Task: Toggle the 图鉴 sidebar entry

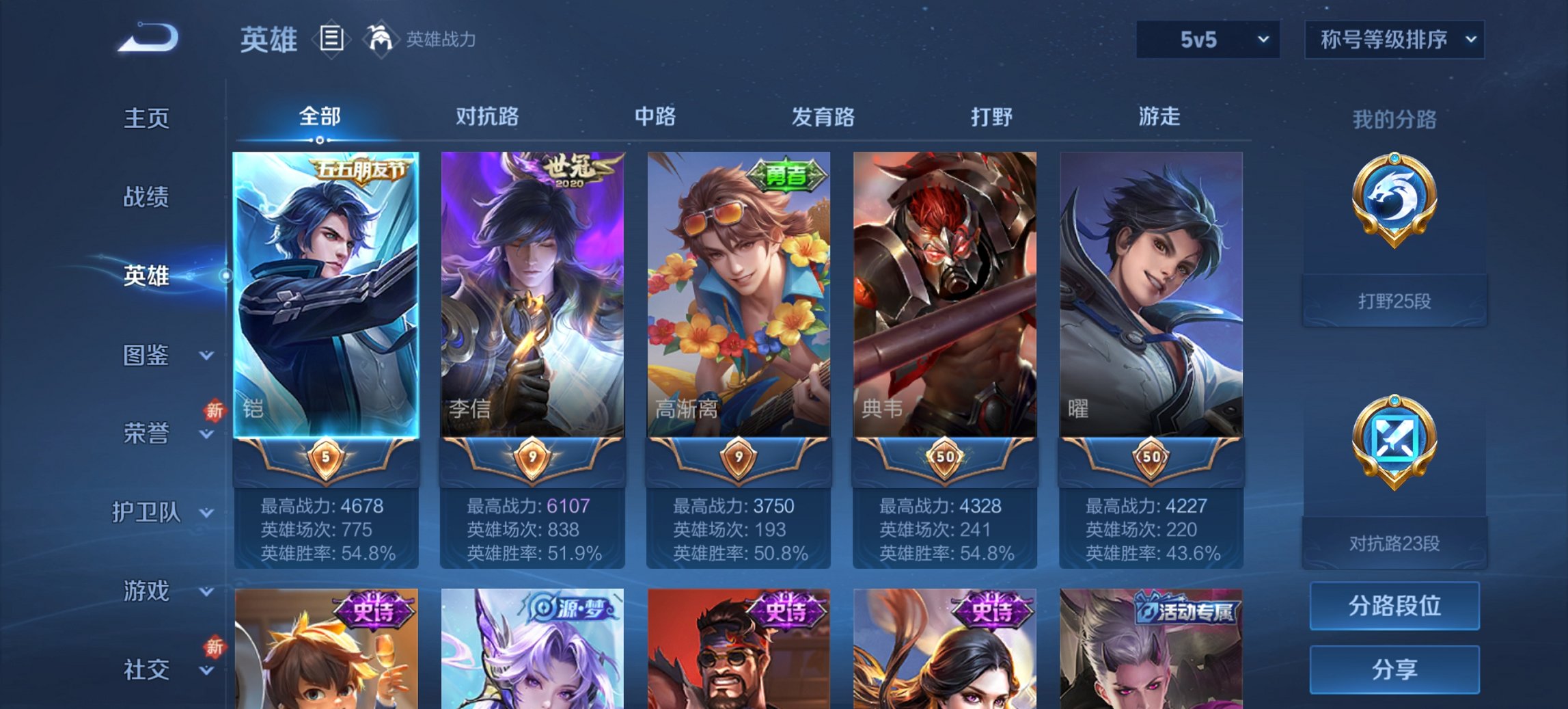Action: [x=146, y=356]
